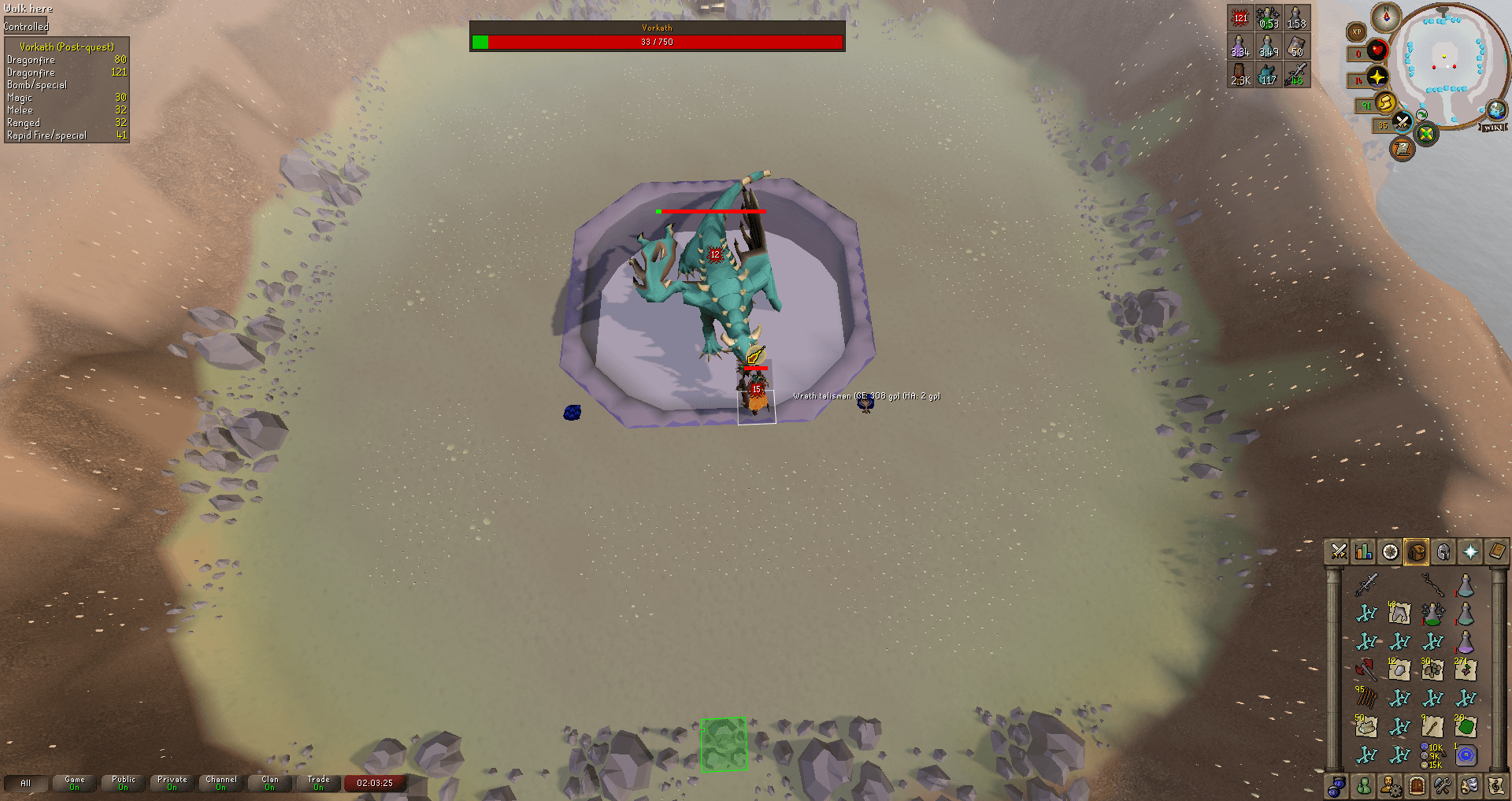This screenshot has height=801, width=1512.
Task: Open the Quest List tab
Action: click(x=1389, y=551)
